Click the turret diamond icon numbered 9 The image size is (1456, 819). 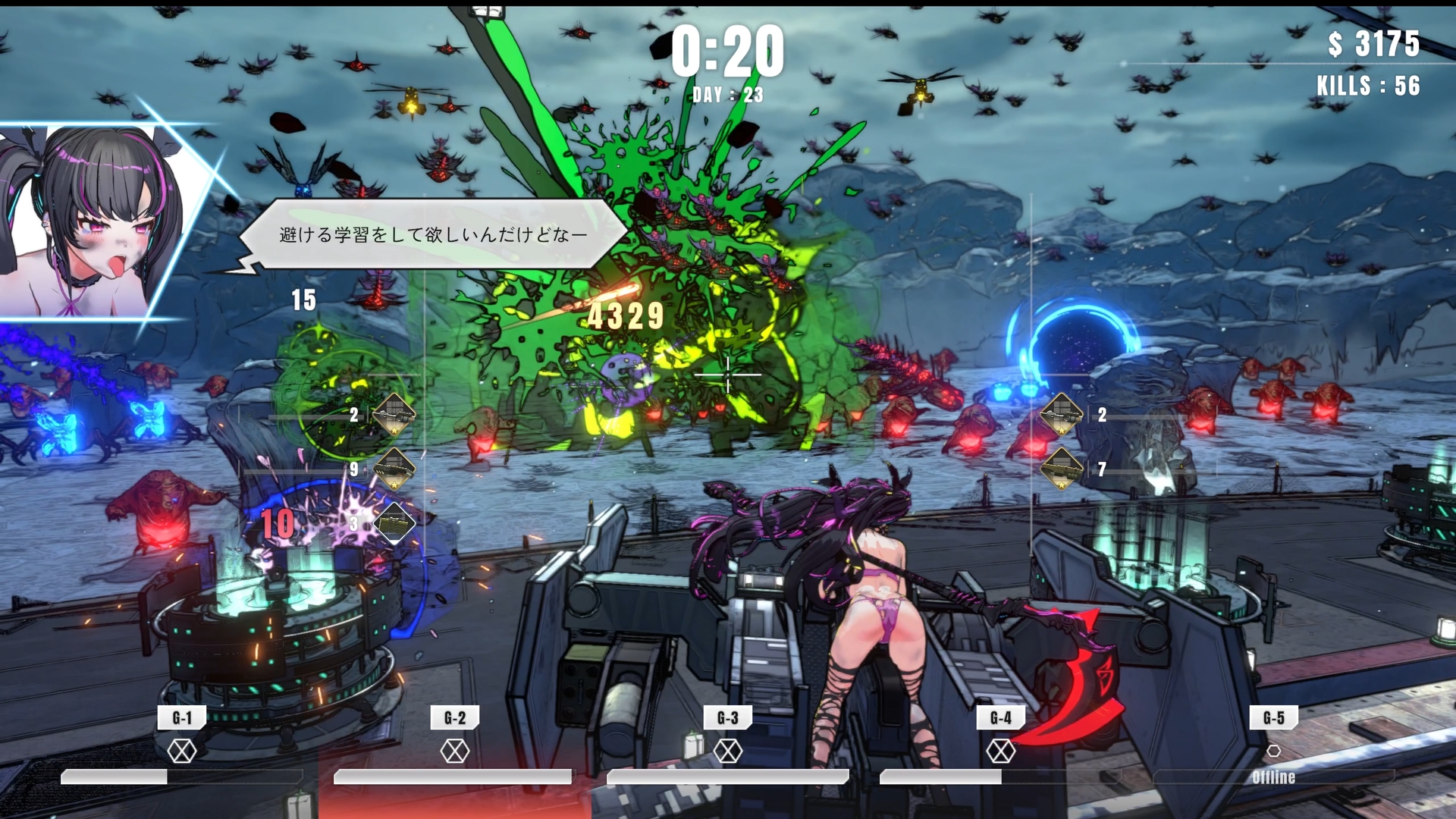pos(394,469)
